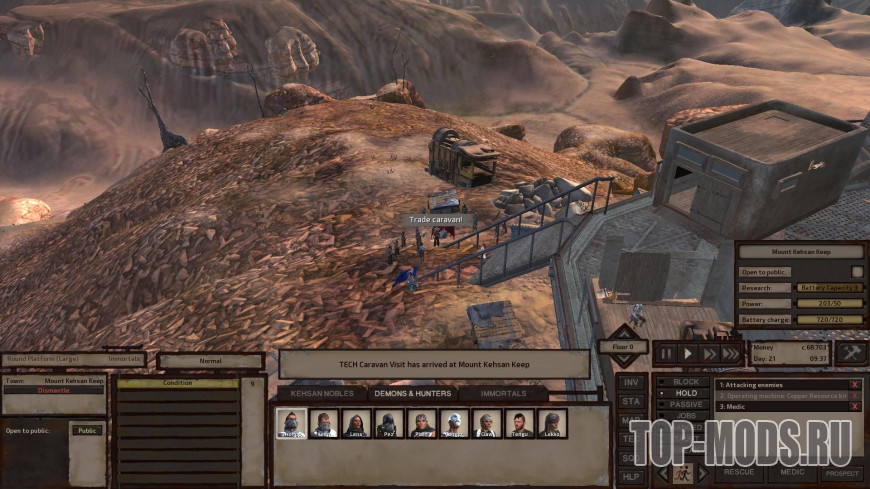
Task: Switch to the Immortals squad tab
Action: 504,394
